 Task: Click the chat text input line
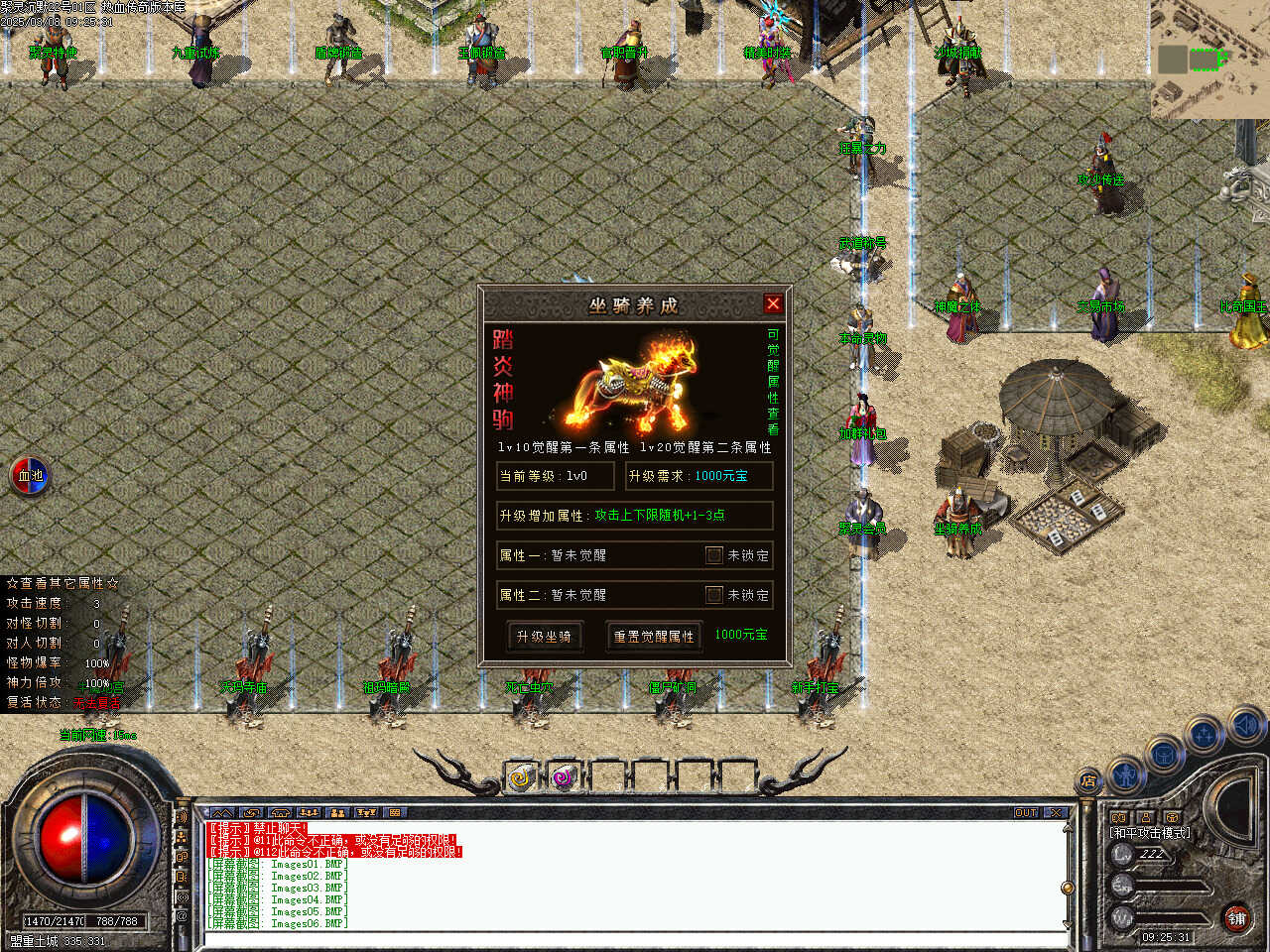(635, 938)
